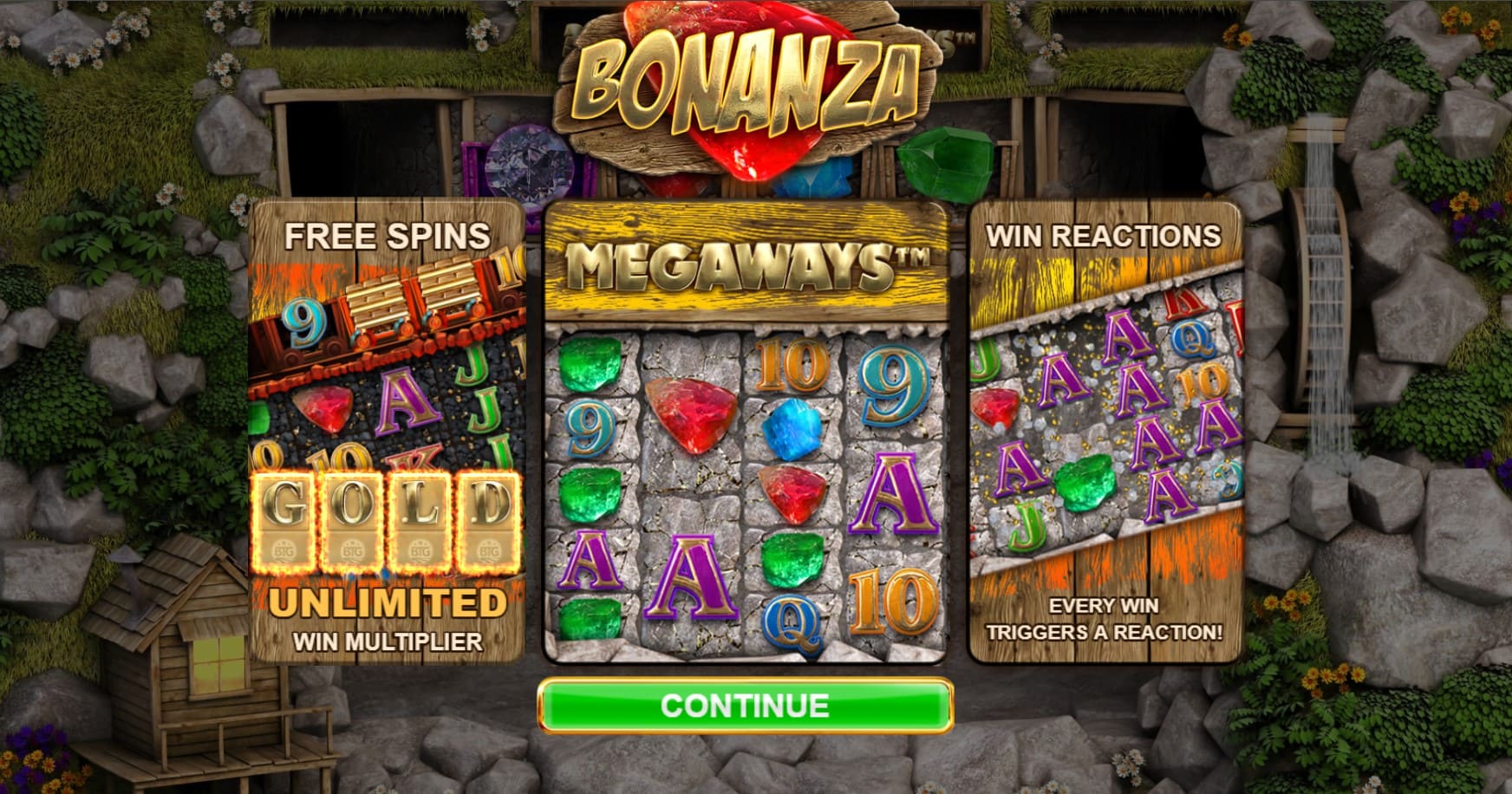Open the FREE SPINS info panel
The image size is (1512, 794).
tap(388, 235)
